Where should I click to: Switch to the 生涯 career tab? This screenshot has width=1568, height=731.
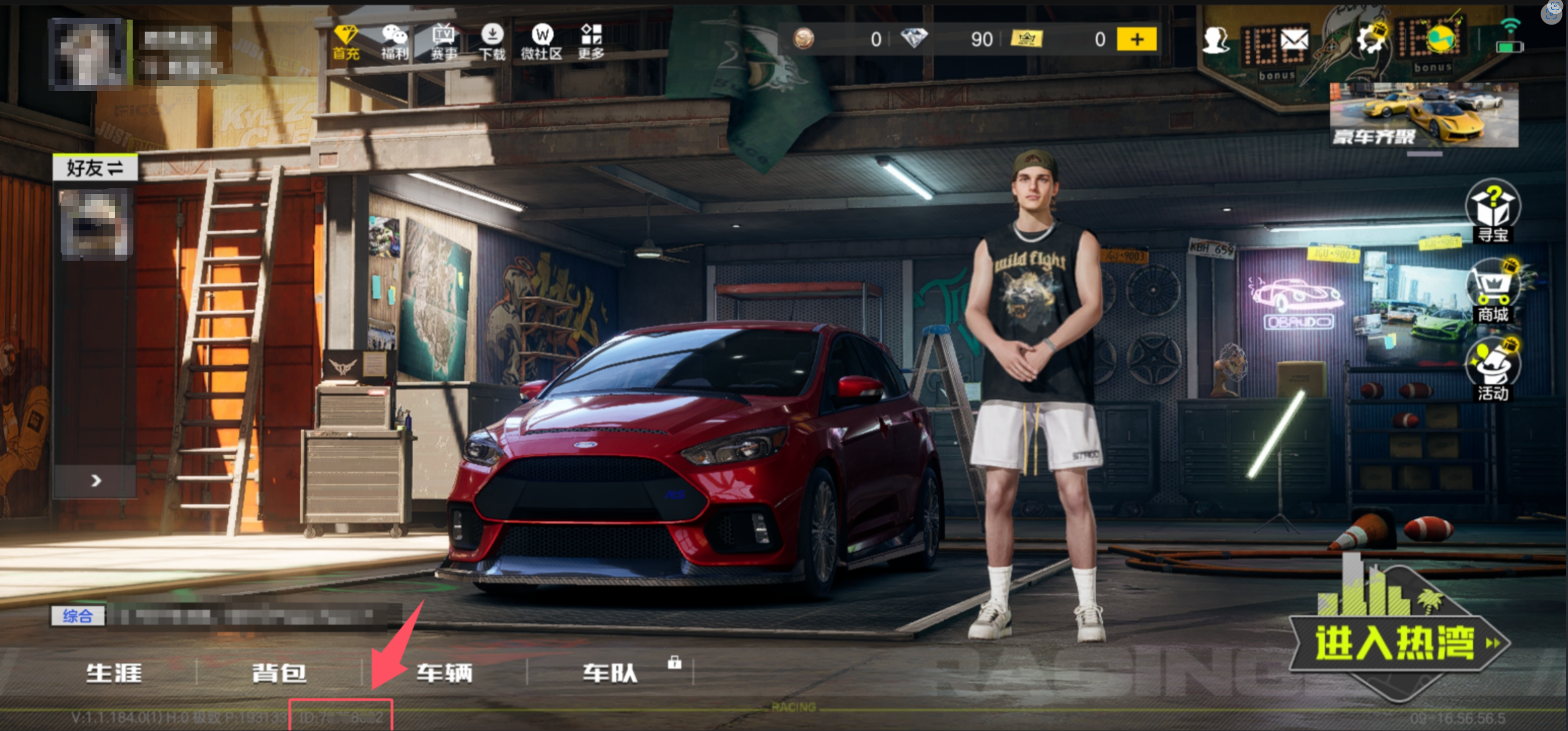(114, 672)
